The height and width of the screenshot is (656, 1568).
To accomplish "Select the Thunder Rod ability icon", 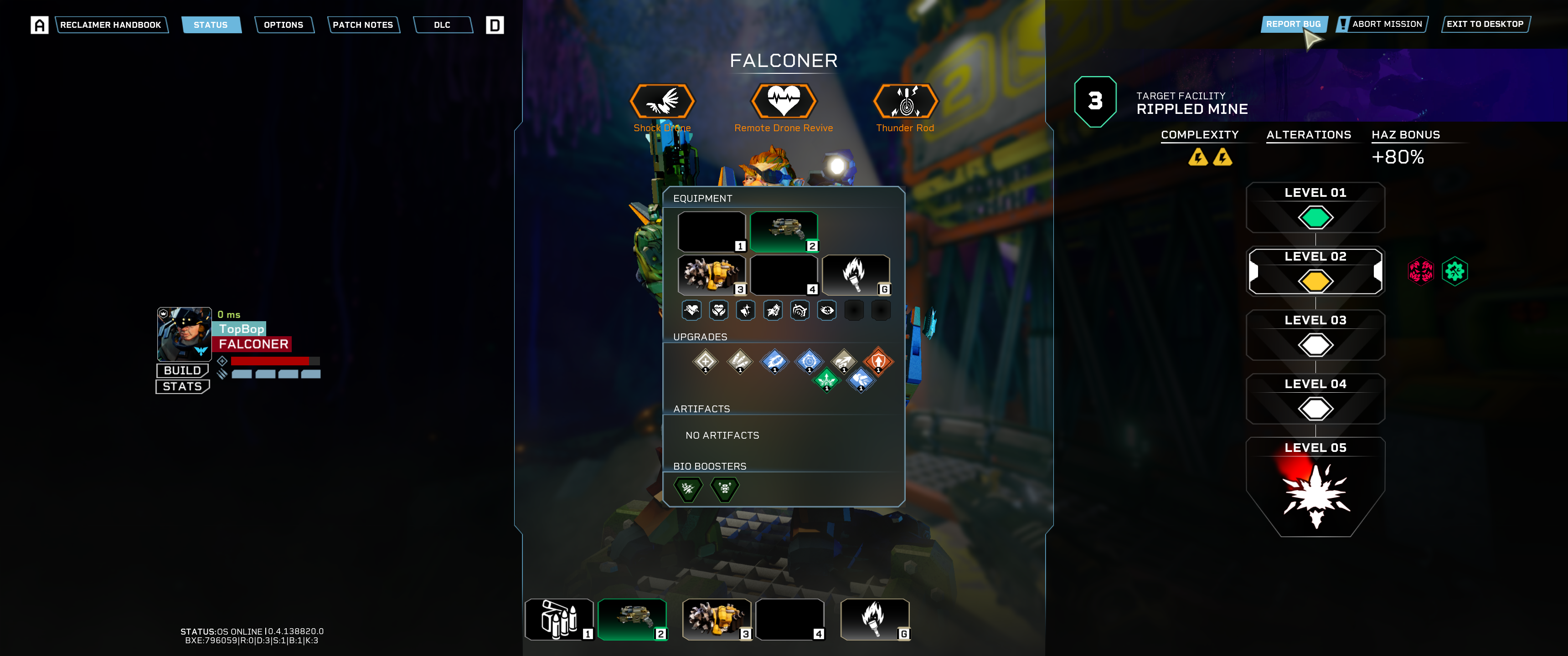I will click(x=905, y=101).
